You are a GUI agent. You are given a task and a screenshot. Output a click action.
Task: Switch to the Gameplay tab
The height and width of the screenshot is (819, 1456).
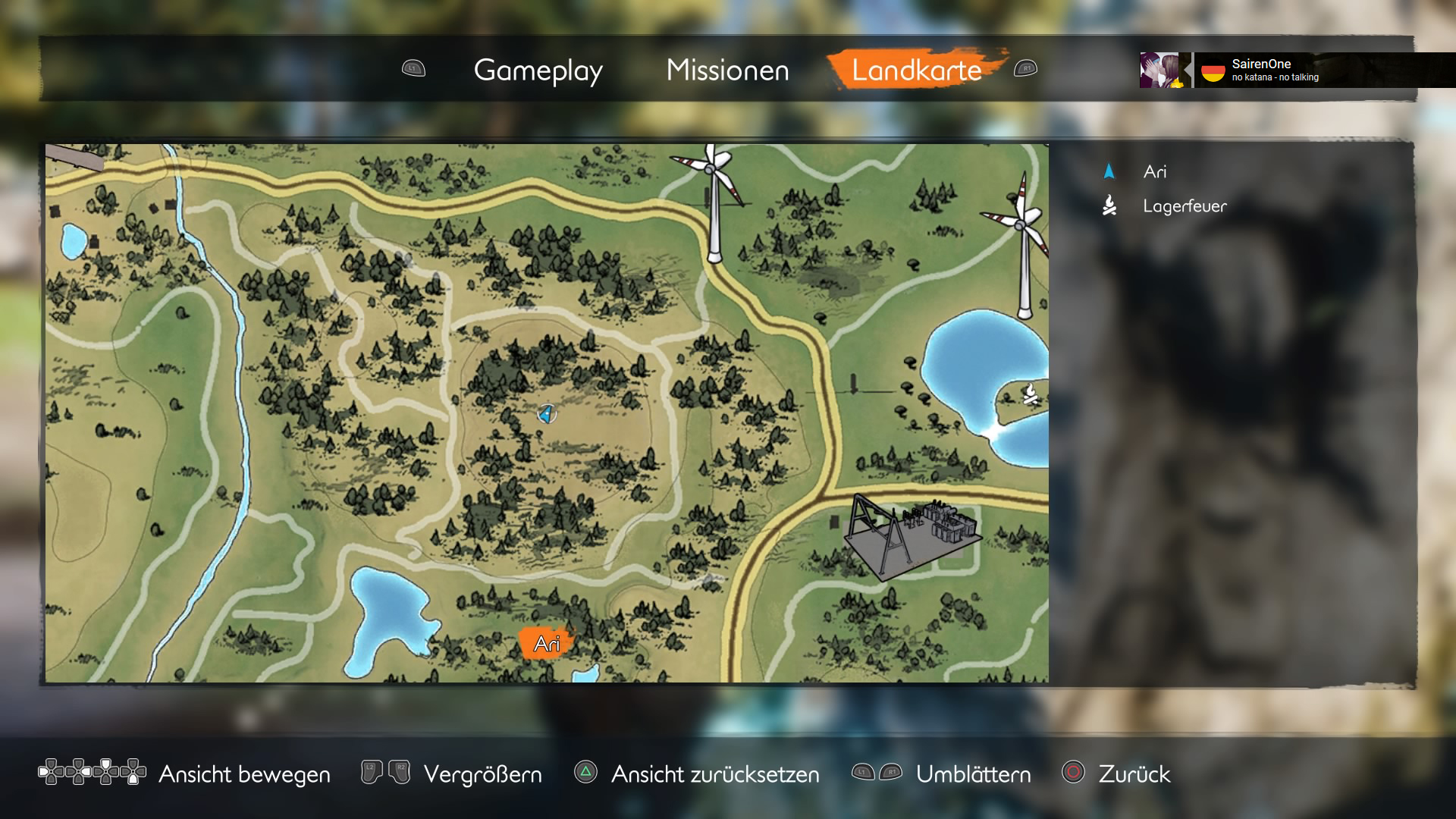pyautogui.click(x=538, y=71)
